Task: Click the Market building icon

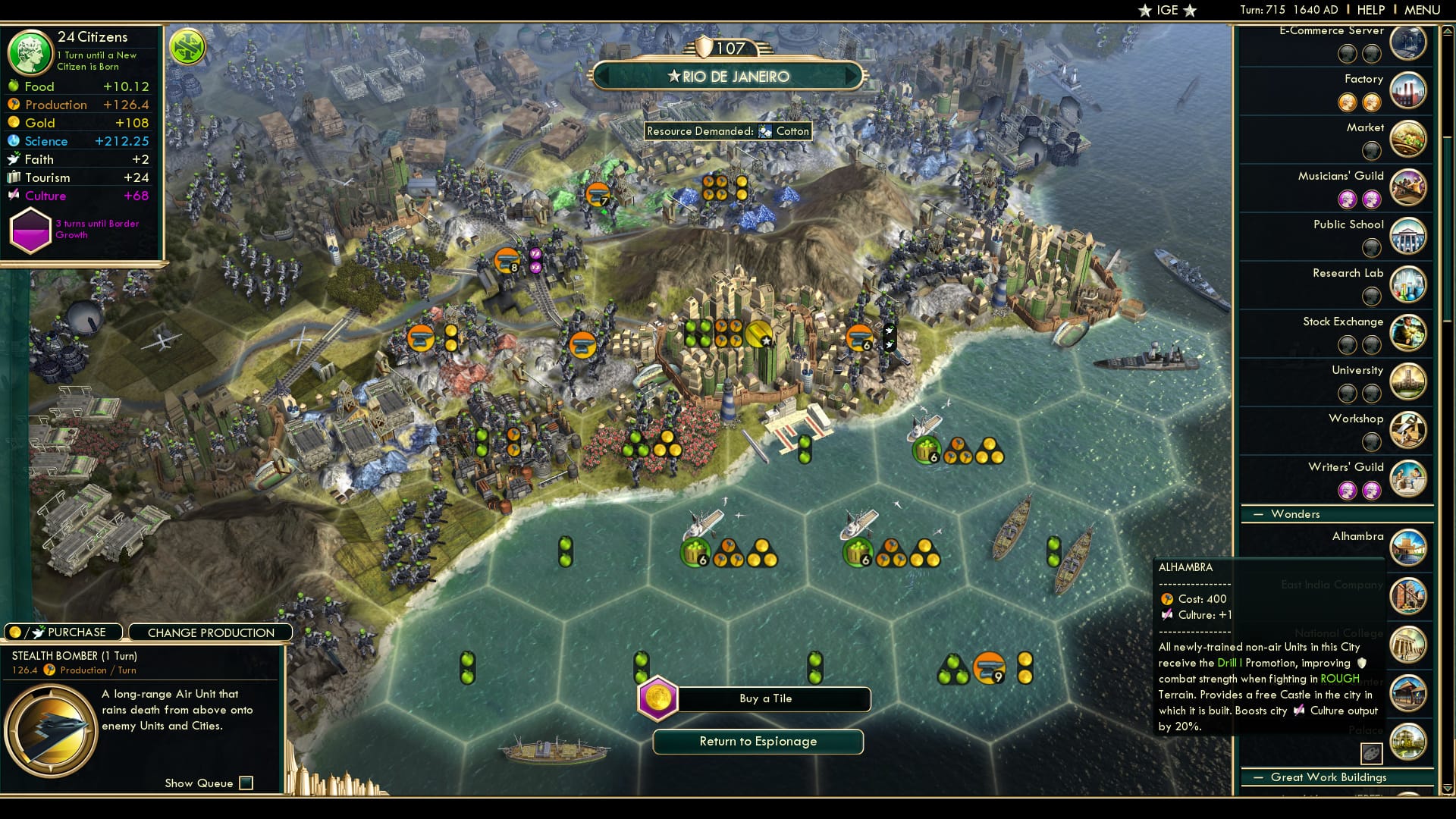Action: (x=1409, y=139)
